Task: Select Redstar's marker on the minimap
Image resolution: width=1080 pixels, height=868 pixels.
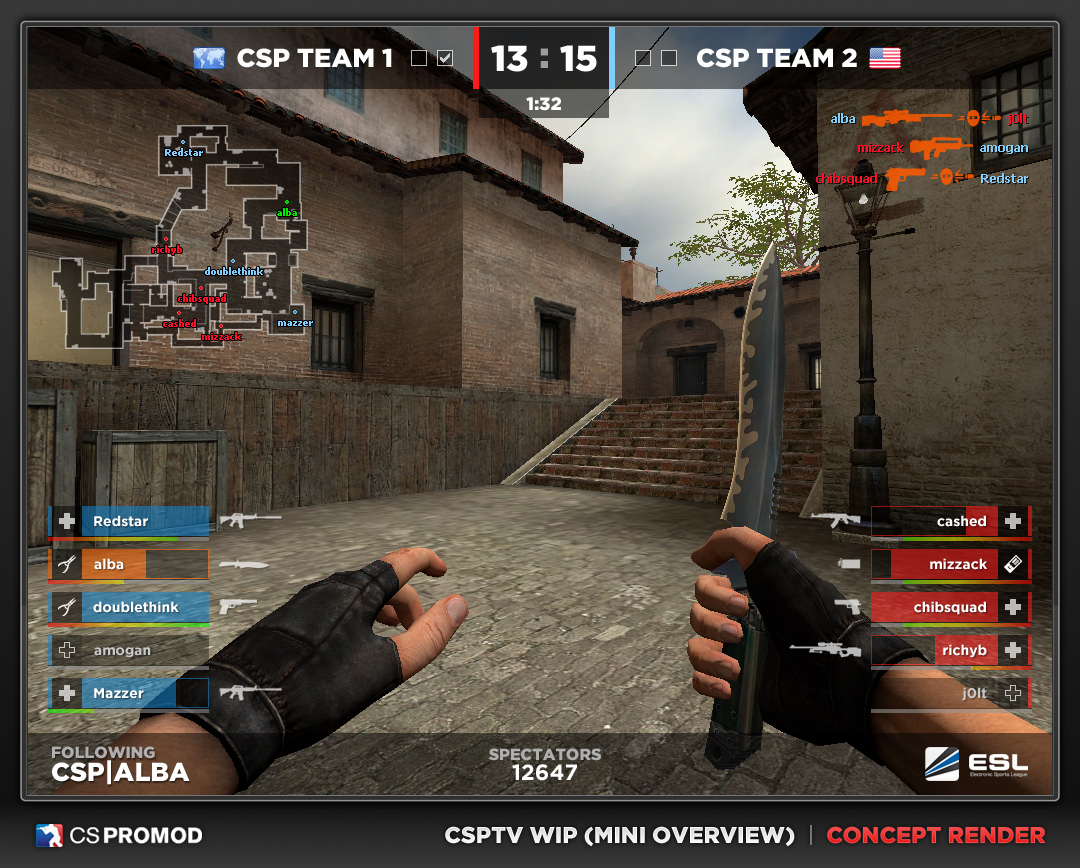Action: 182,142
